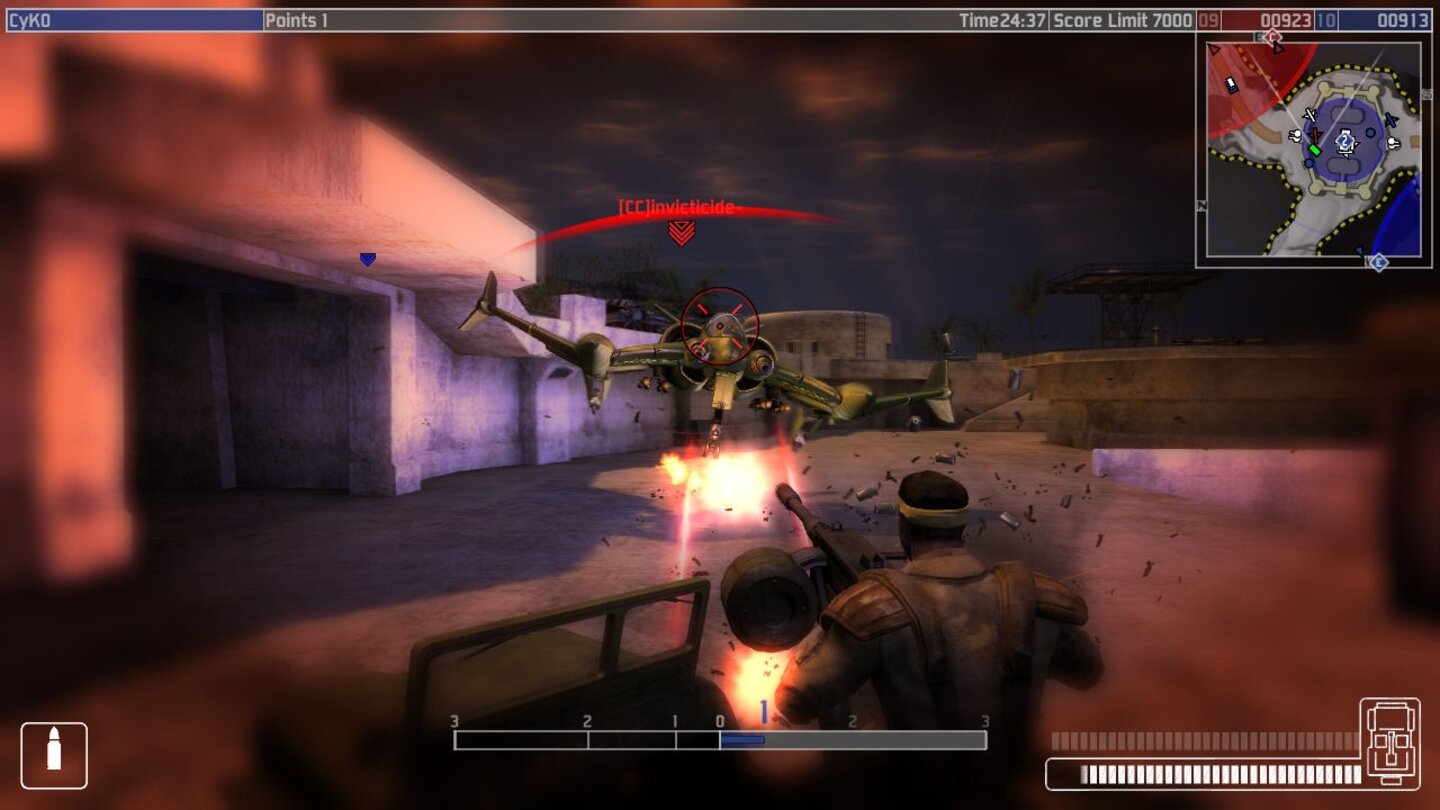
Task: Click the tank icon in the red minimap zone
Action: click(1230, 84)
